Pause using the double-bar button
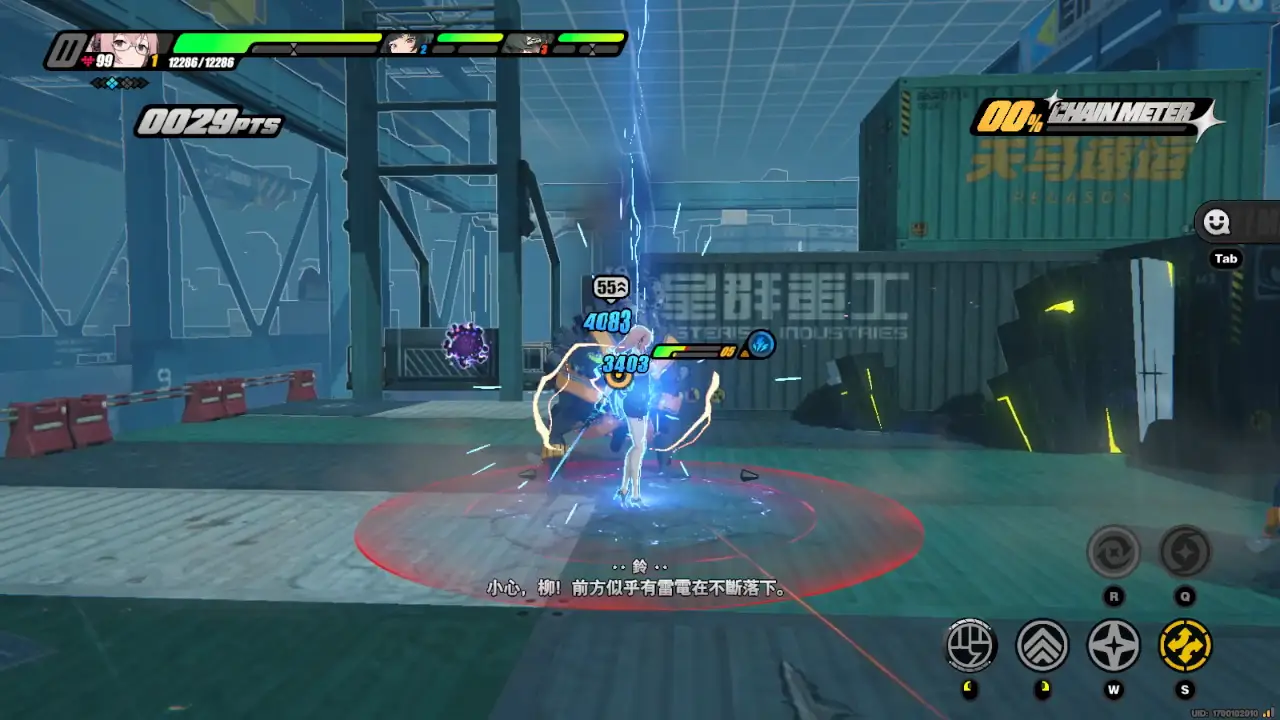 point(65,50)
